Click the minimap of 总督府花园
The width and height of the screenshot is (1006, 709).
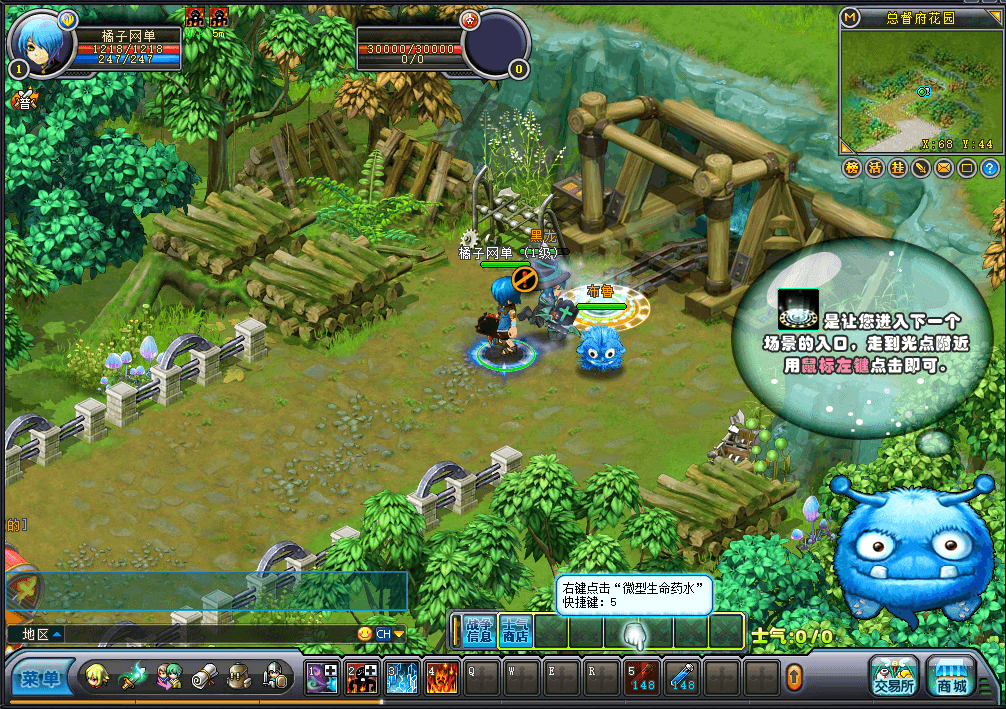920,92
